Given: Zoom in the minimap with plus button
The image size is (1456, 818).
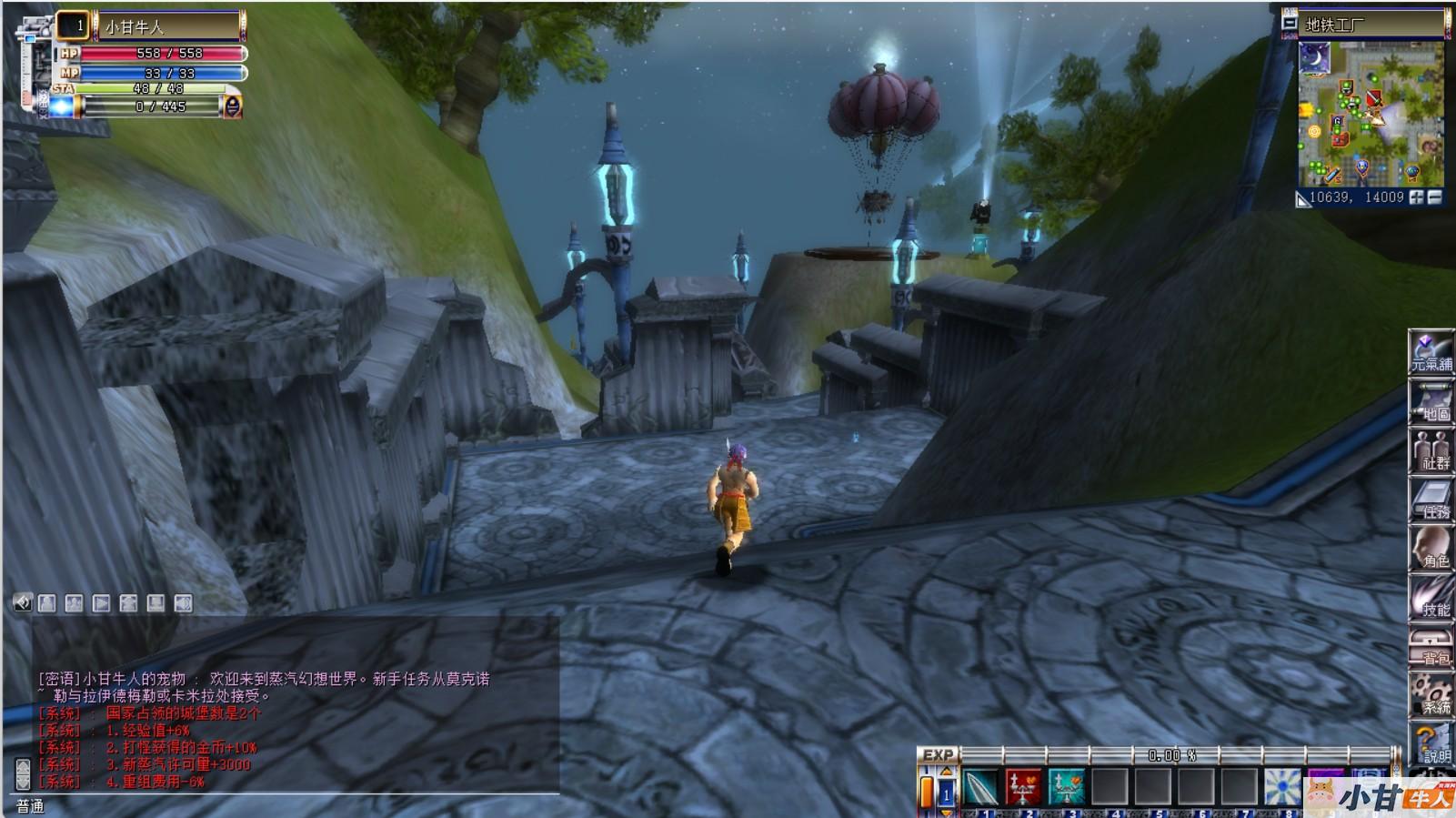Looking at the screenshot, I should pos(1416,197).
